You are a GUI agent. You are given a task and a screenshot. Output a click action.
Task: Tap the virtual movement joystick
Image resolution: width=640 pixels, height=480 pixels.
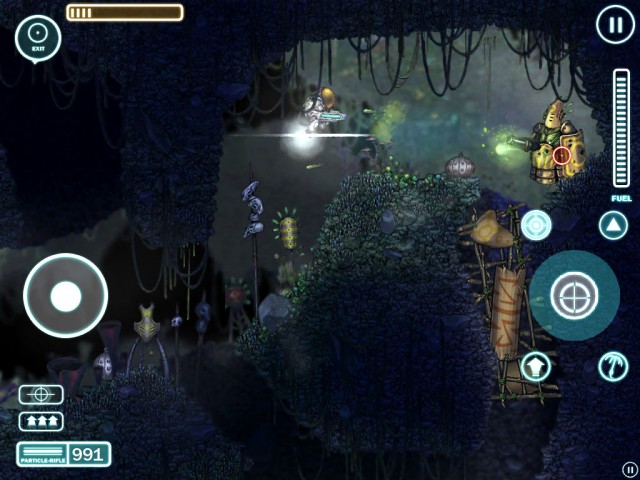[66, 296]
